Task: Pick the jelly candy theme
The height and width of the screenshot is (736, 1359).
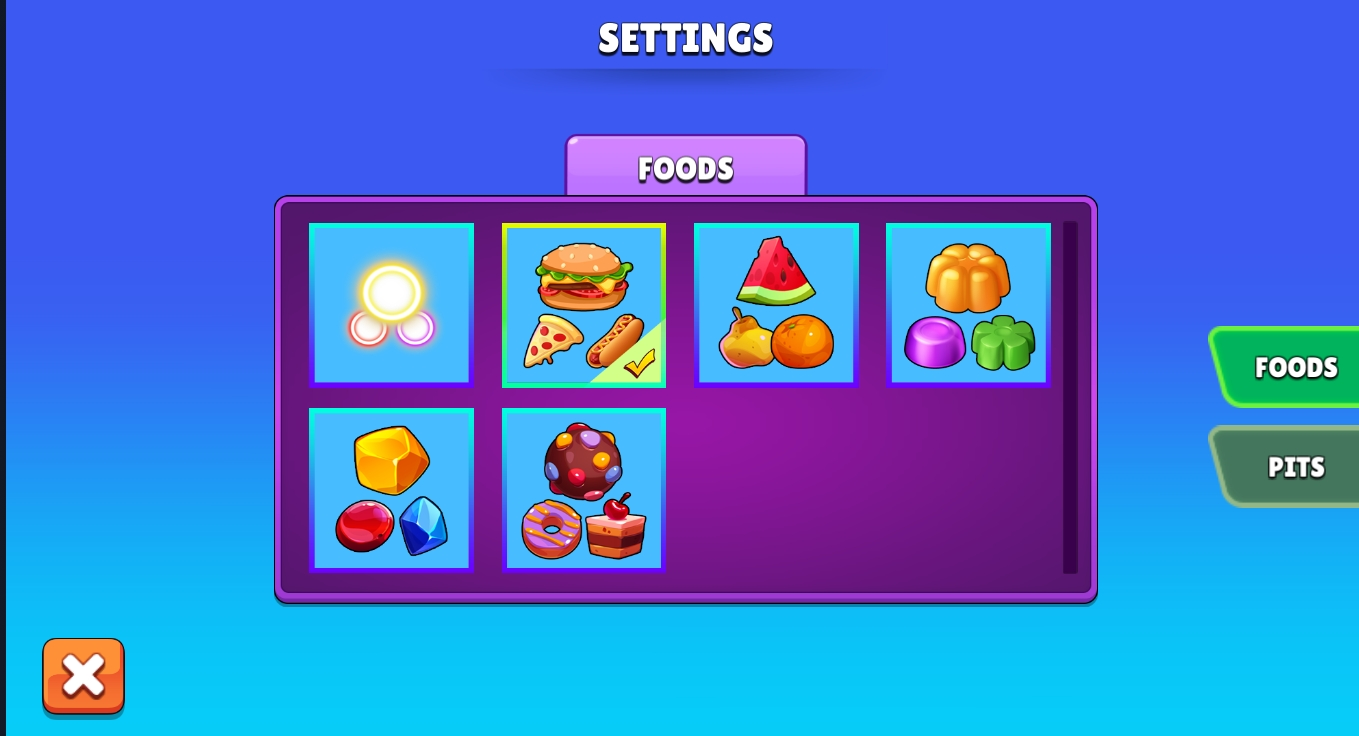Action: tap(969, 303)
